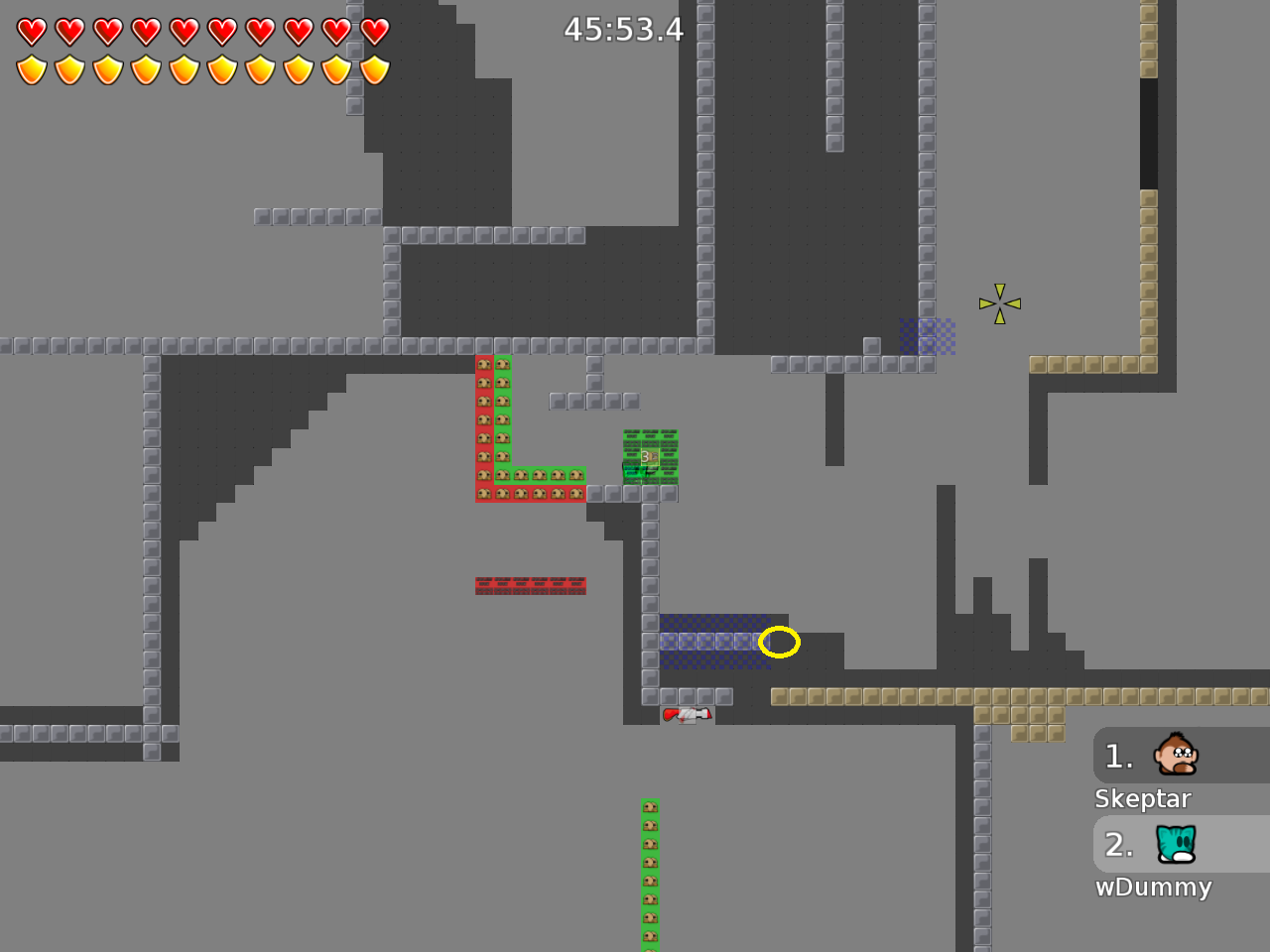Click the yellow crosshair reticle
This screenshot has width=1270, height=952.
[x=999, y=301]
